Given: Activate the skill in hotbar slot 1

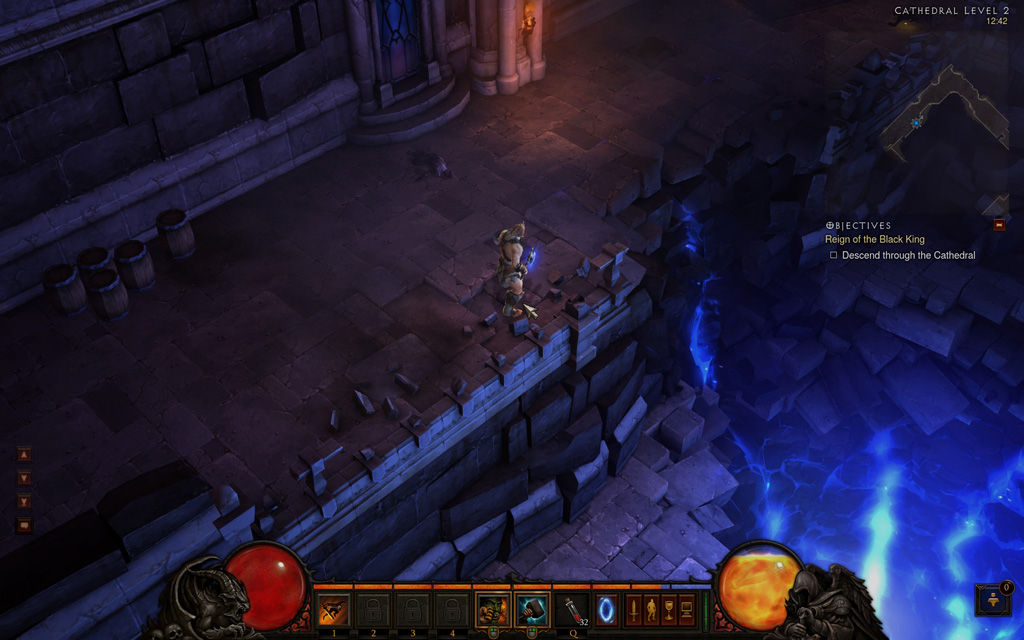Looking at the screenshot, I should 333,609.
